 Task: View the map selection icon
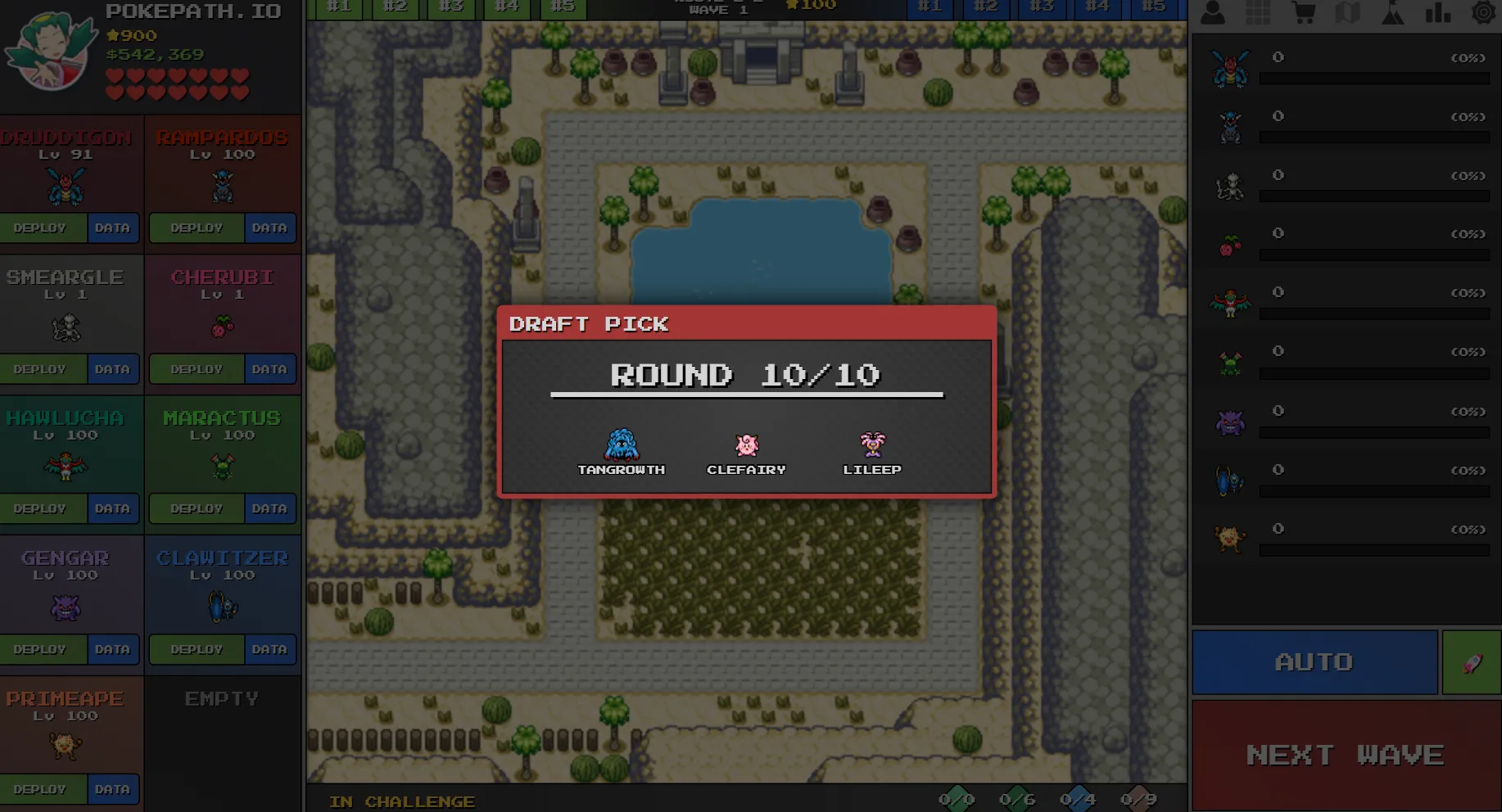[1349, 13]
